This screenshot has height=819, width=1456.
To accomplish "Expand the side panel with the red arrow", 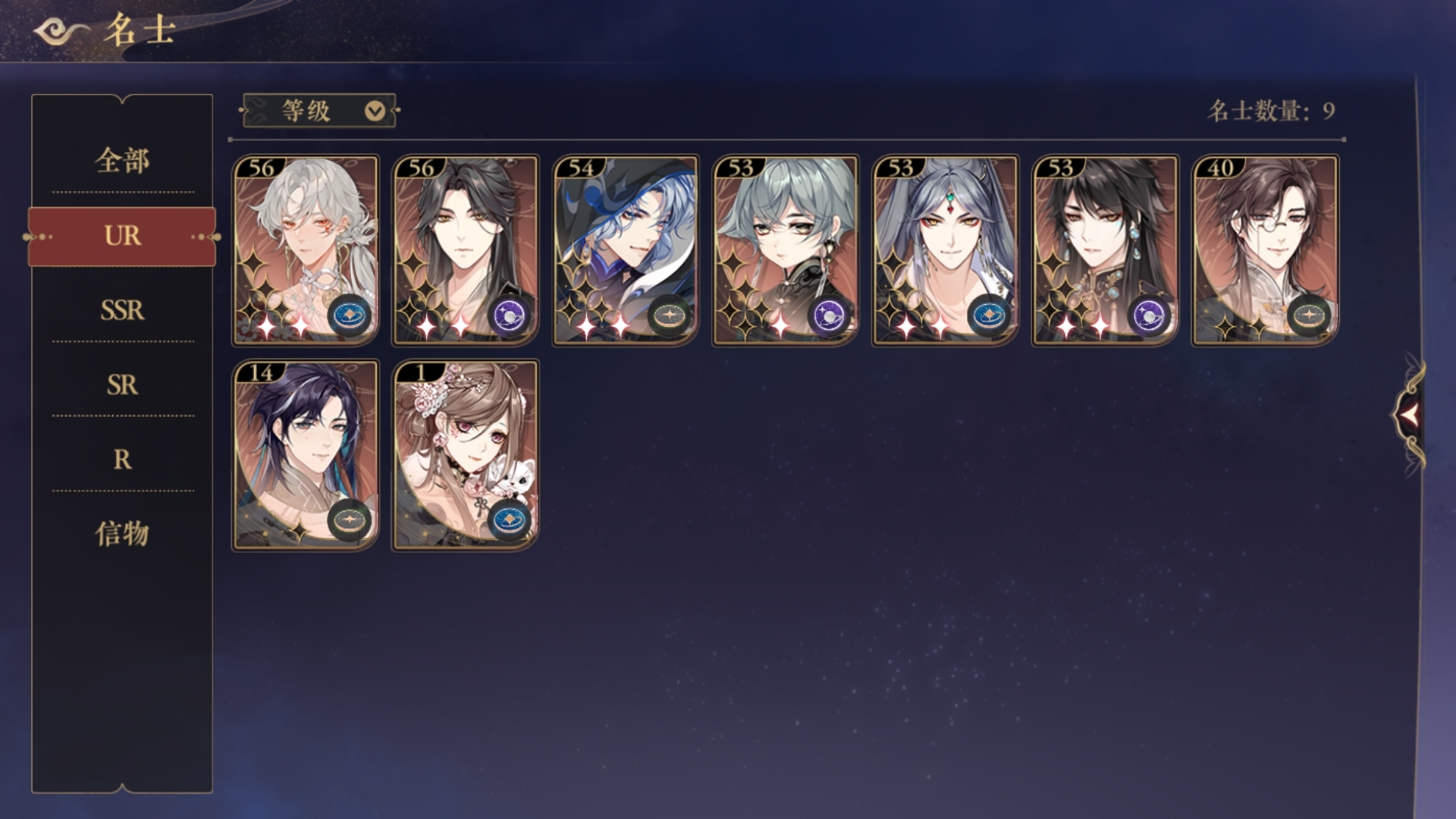I will [1409, 414].
